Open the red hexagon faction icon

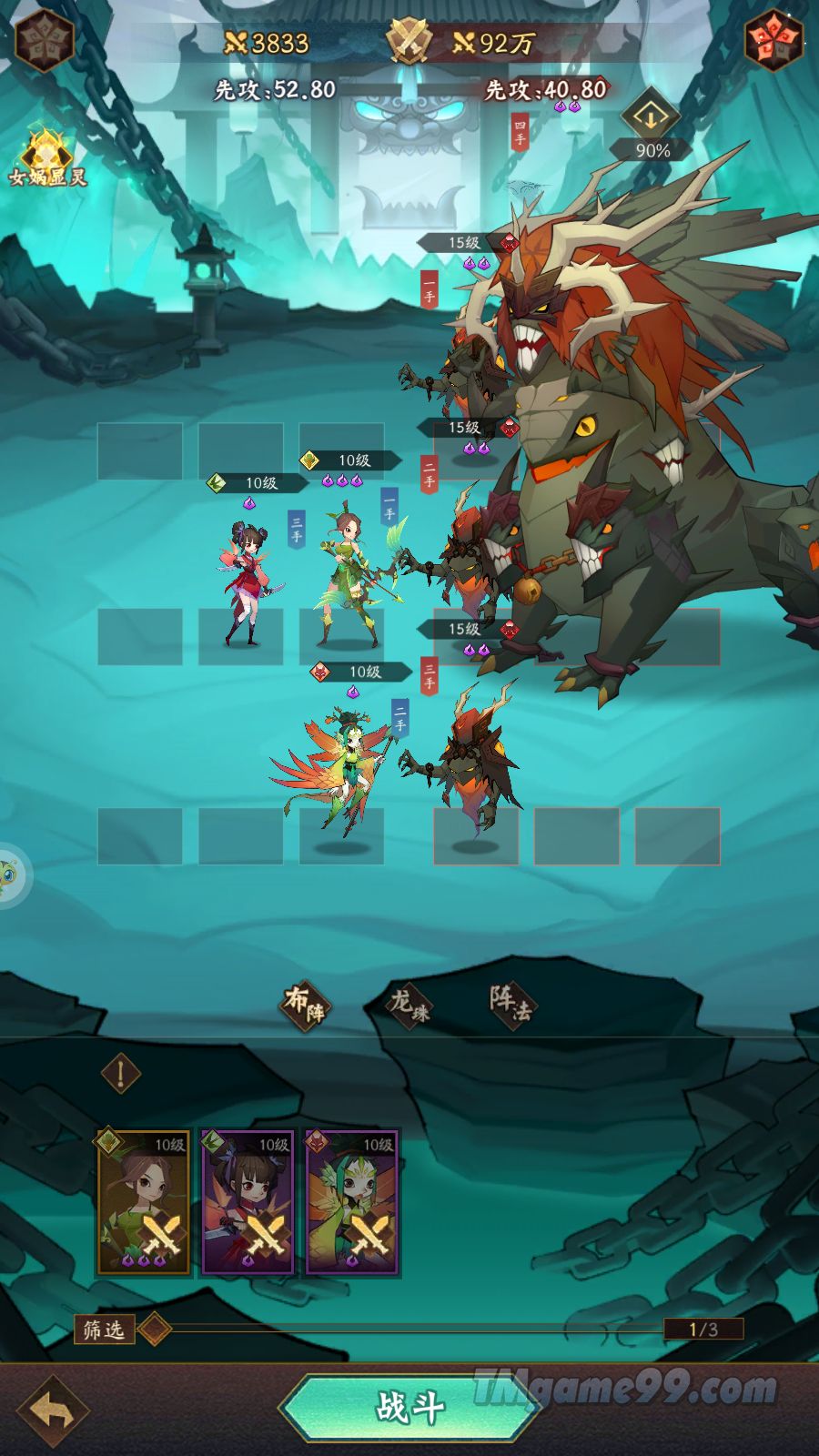773,40
